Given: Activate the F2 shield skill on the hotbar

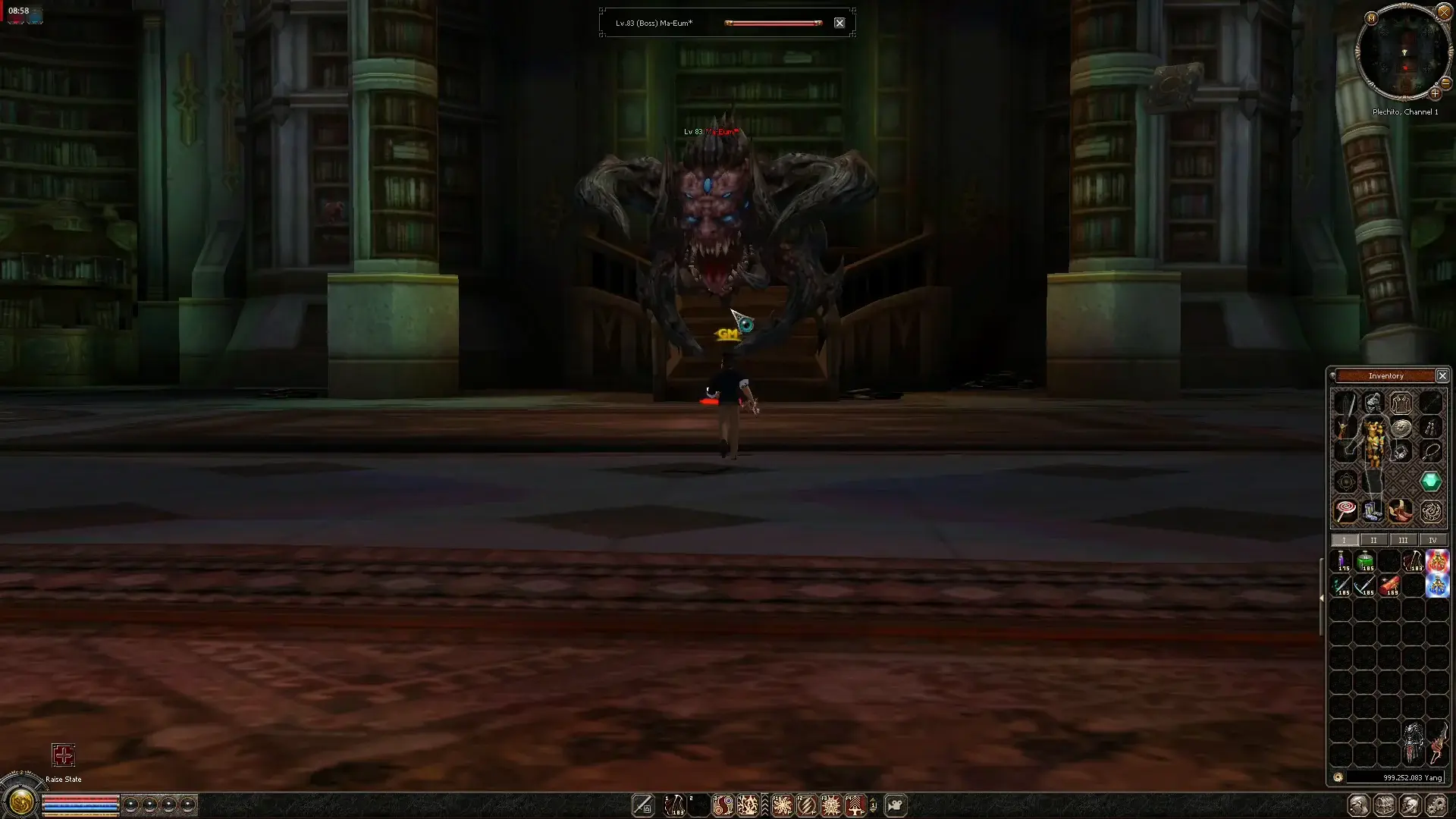Looking at the screenshot, I should point(807,805).
